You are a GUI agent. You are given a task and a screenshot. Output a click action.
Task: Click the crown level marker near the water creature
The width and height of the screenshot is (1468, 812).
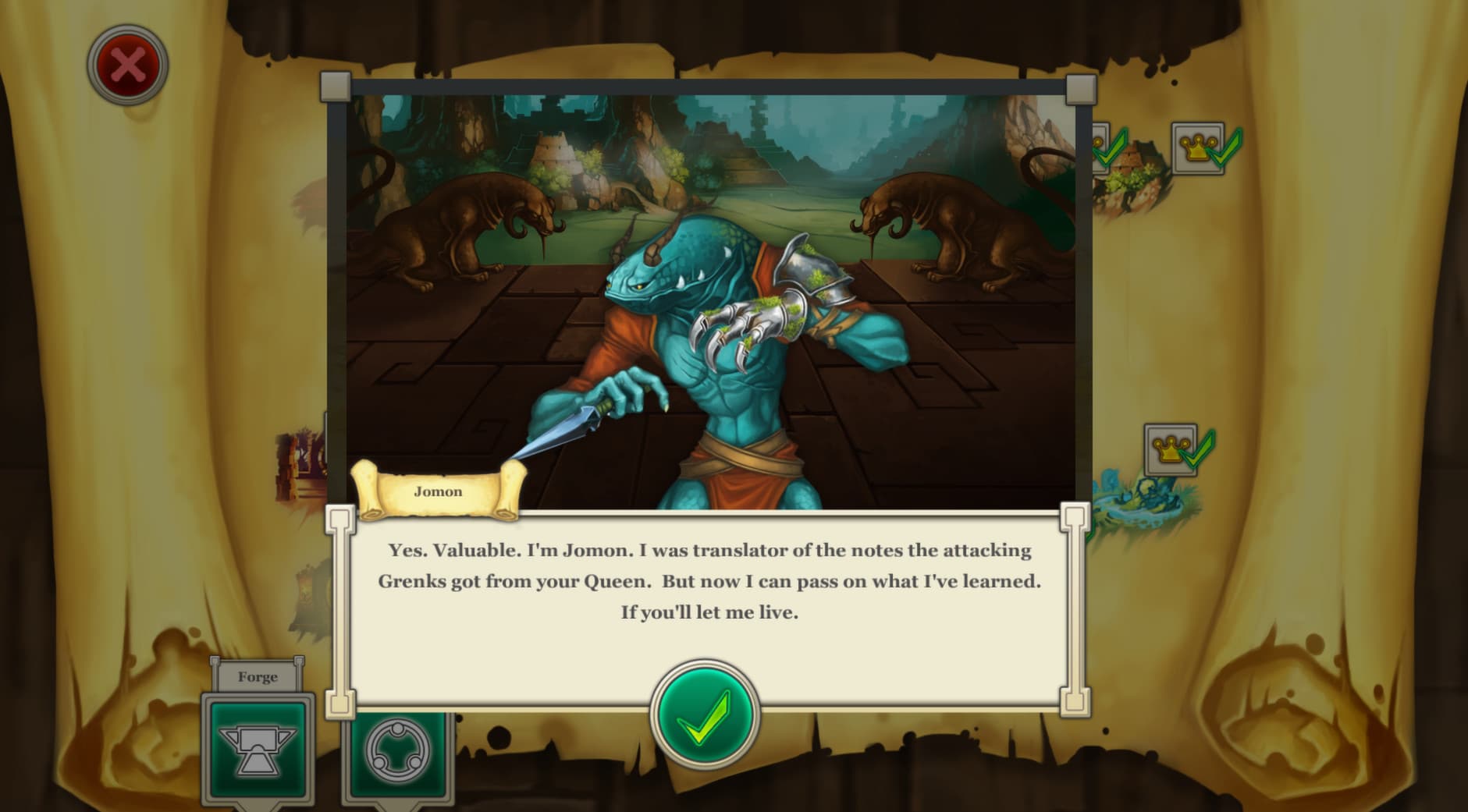pos(1169,451)
